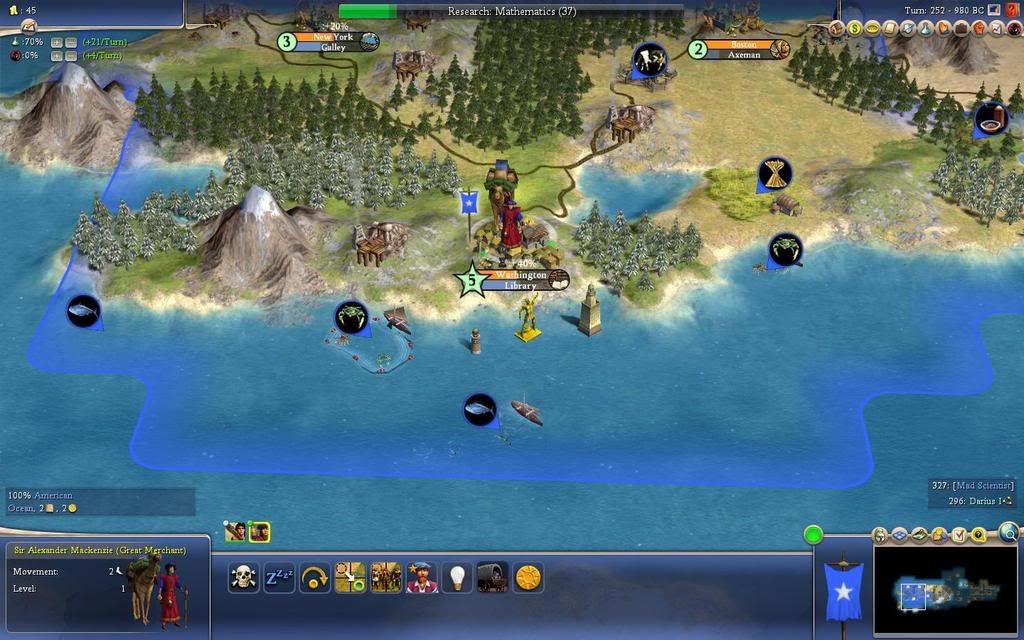The width and height of the screenshot is (1024, 640).
Task: Select the highlighted Great Merchant unit portrait
Action: point(259,532)
